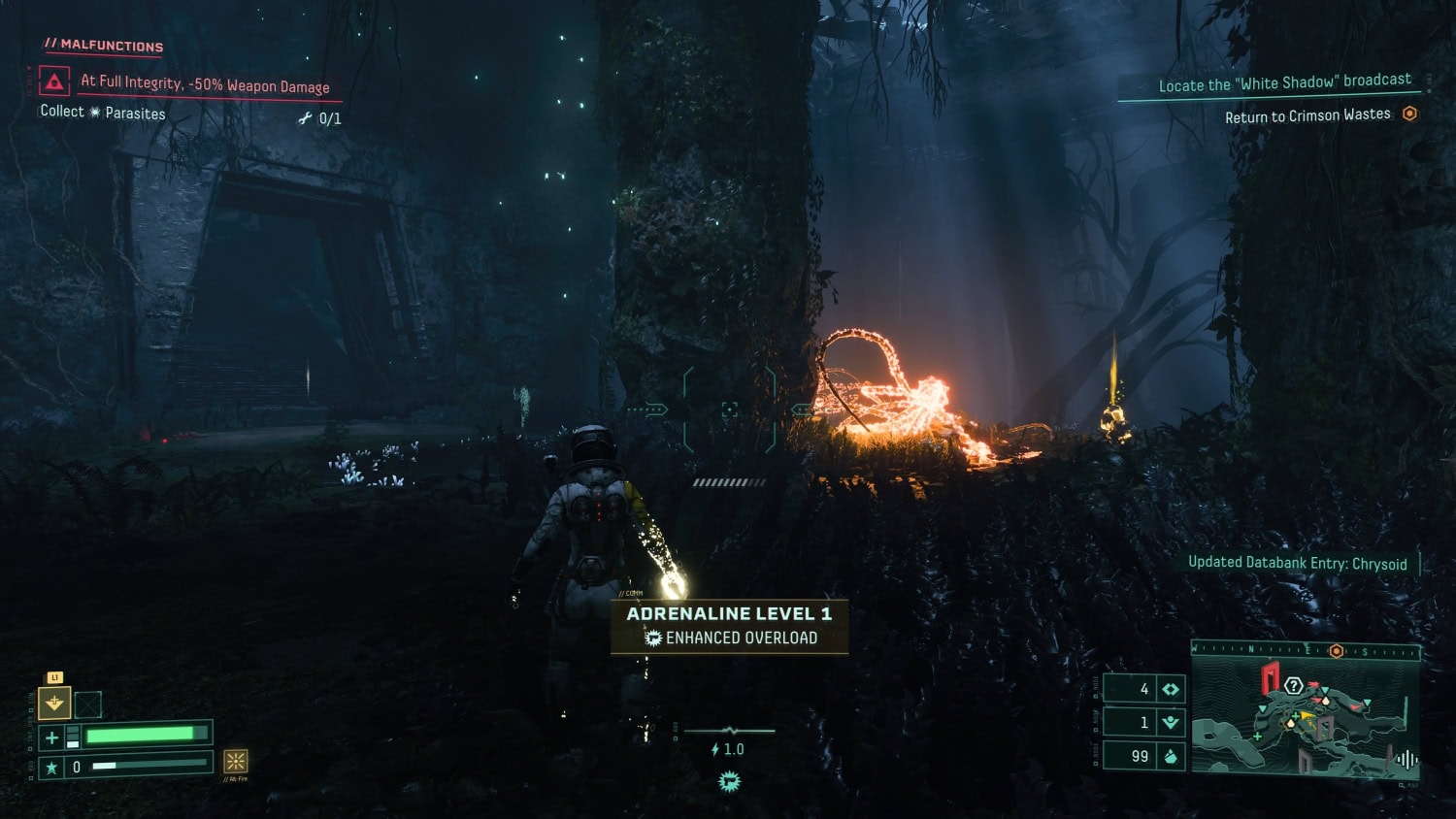Select the malfunction warning triangle icon
Viewport: 1456px width, 819px height.
pos(54,82)
